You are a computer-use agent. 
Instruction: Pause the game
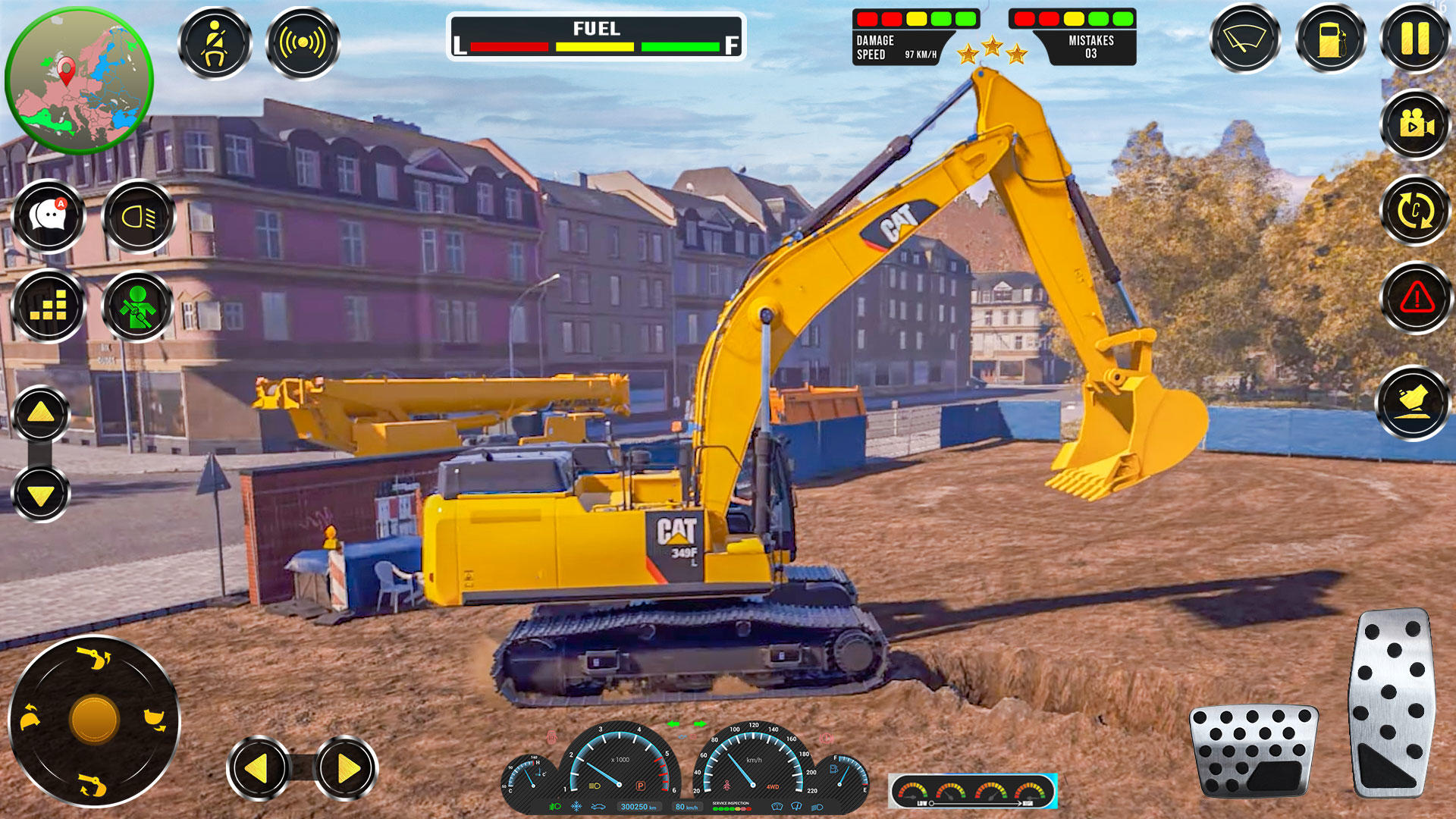[x=1415, y=39]
